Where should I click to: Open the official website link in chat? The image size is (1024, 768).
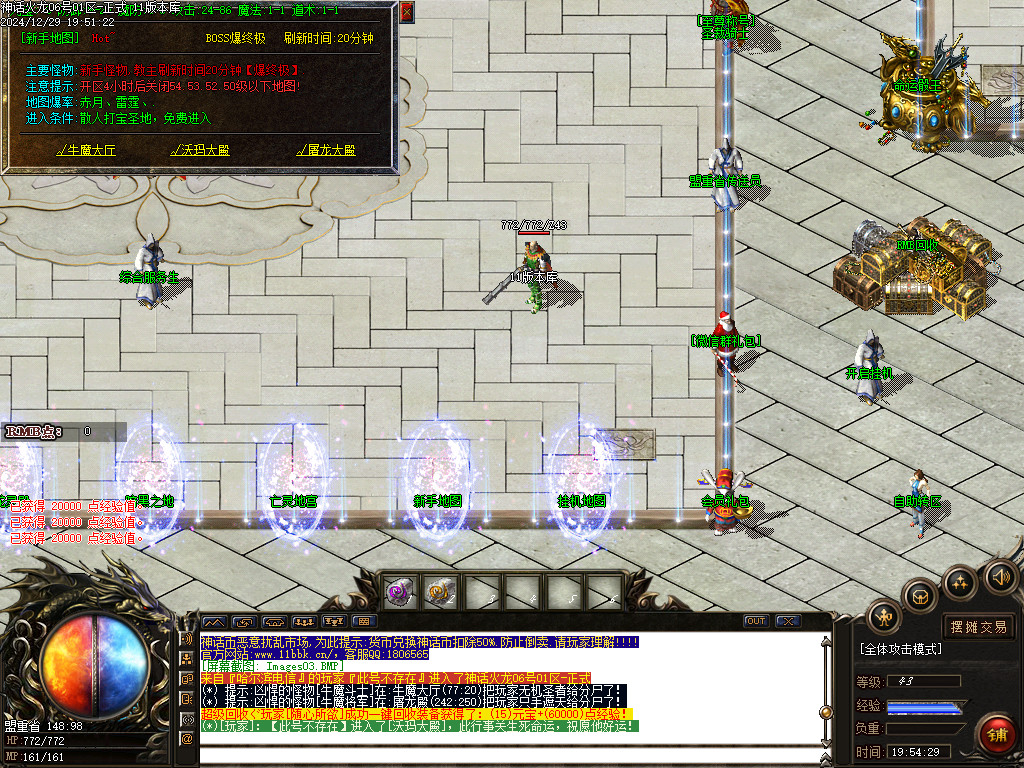coord(298,654)
